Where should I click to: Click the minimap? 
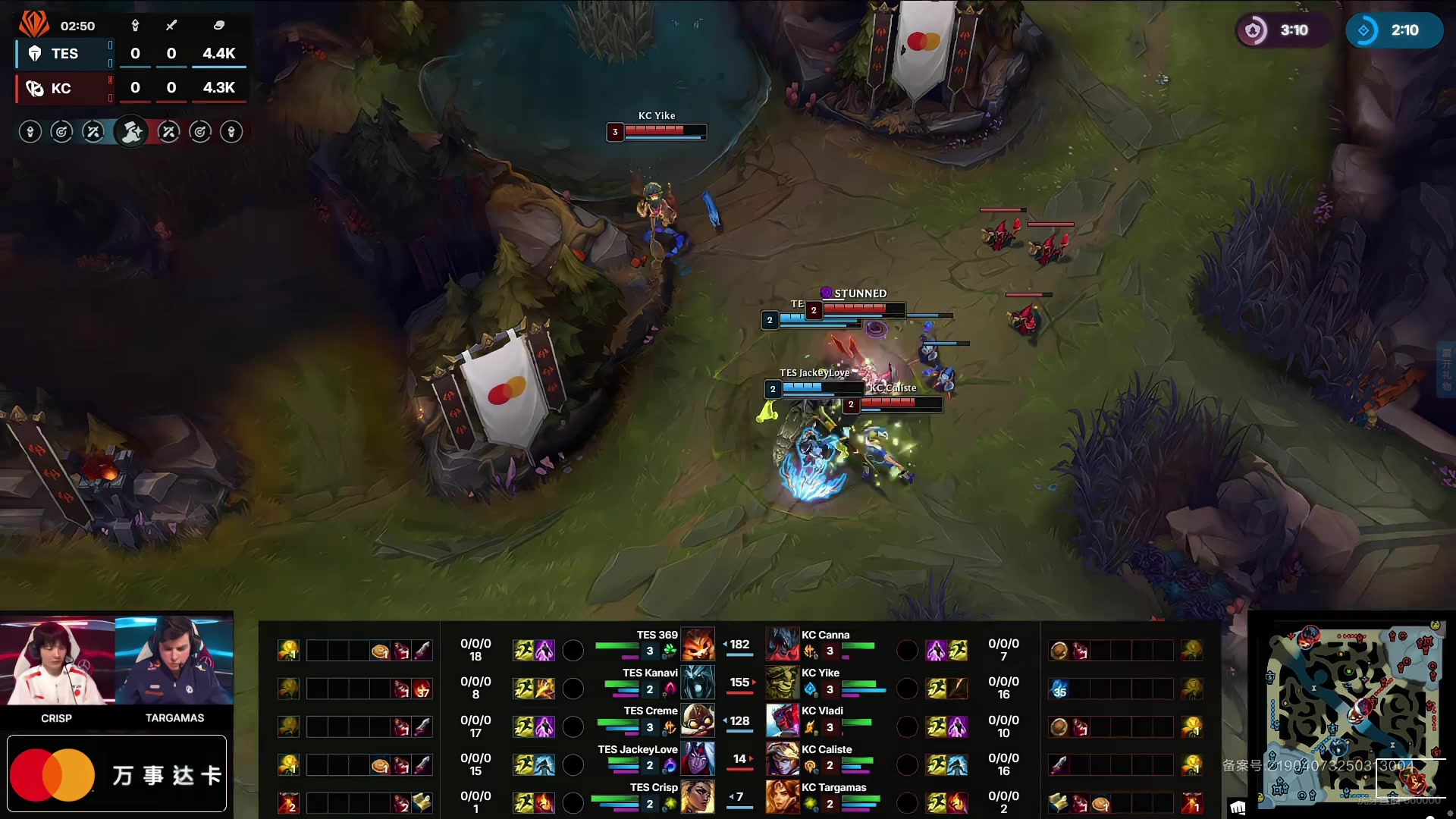[x=1354, y=713]
